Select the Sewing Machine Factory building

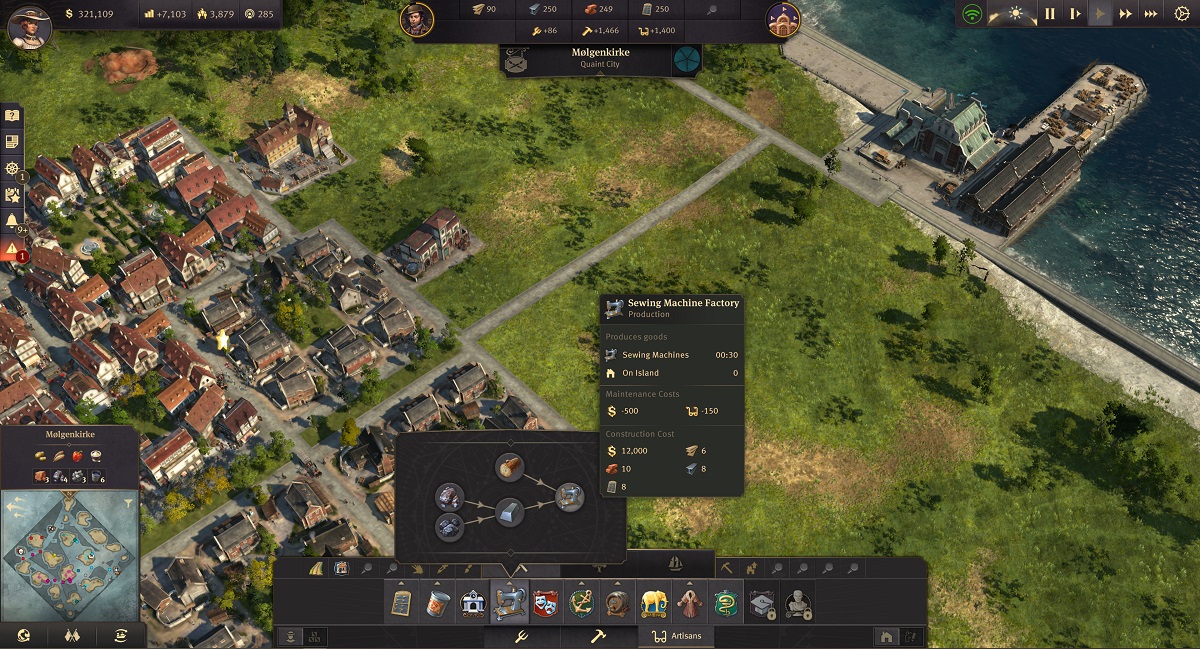point(510,603)
